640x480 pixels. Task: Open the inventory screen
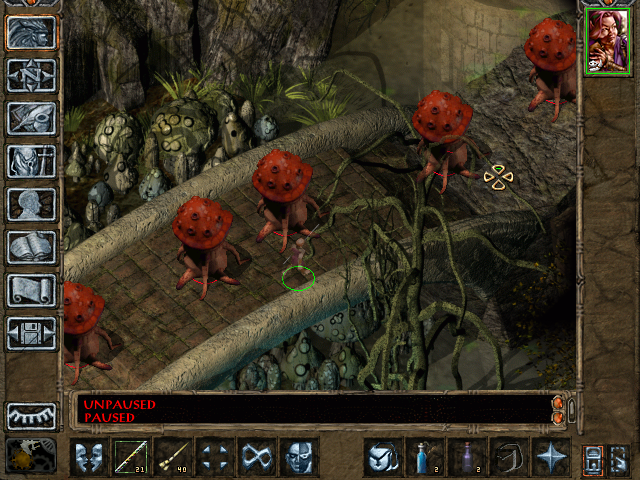pyautogui.click(x=31, y=161)
